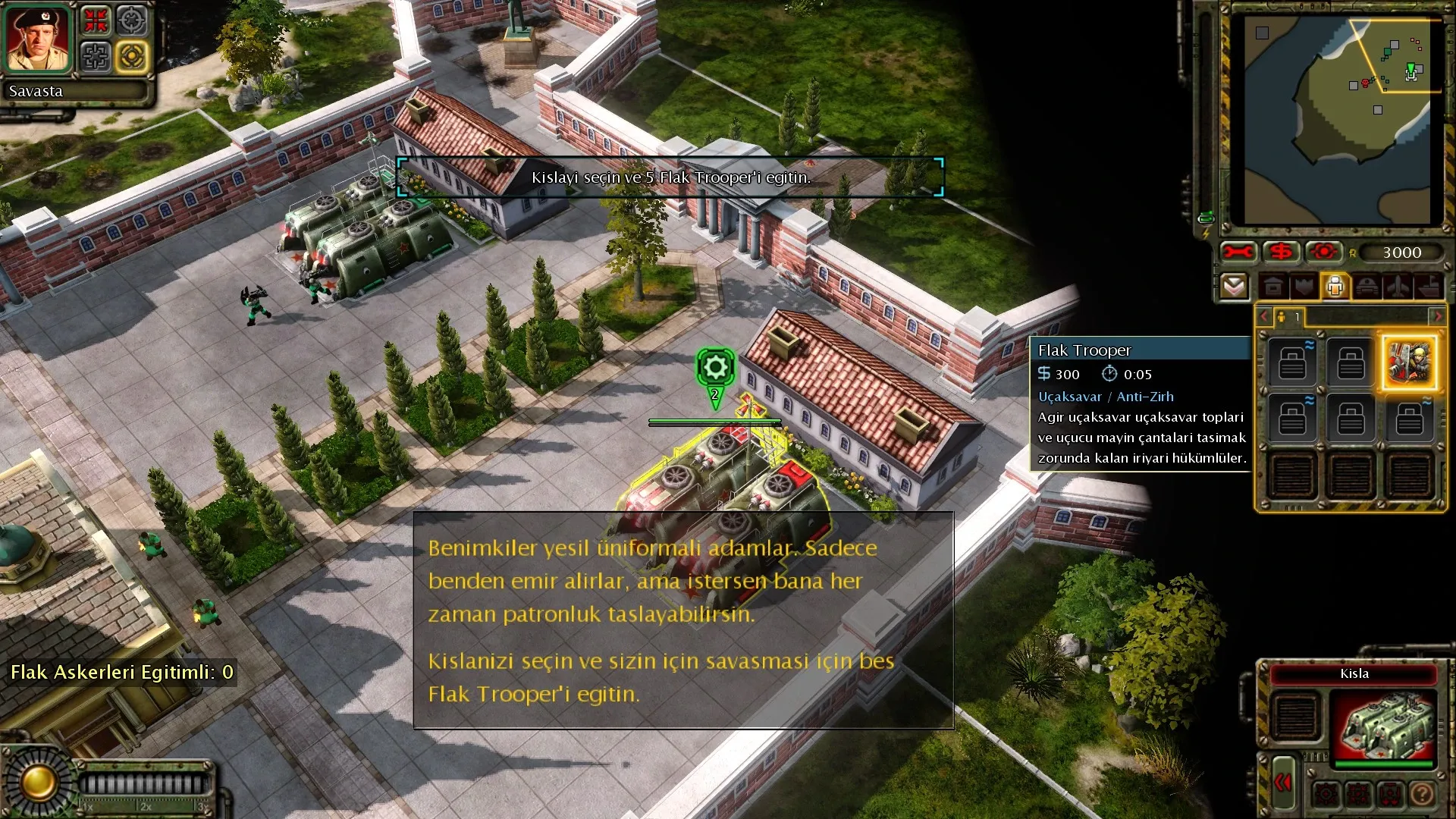Open the chevron rank button below repair

tap(1235, 287)
